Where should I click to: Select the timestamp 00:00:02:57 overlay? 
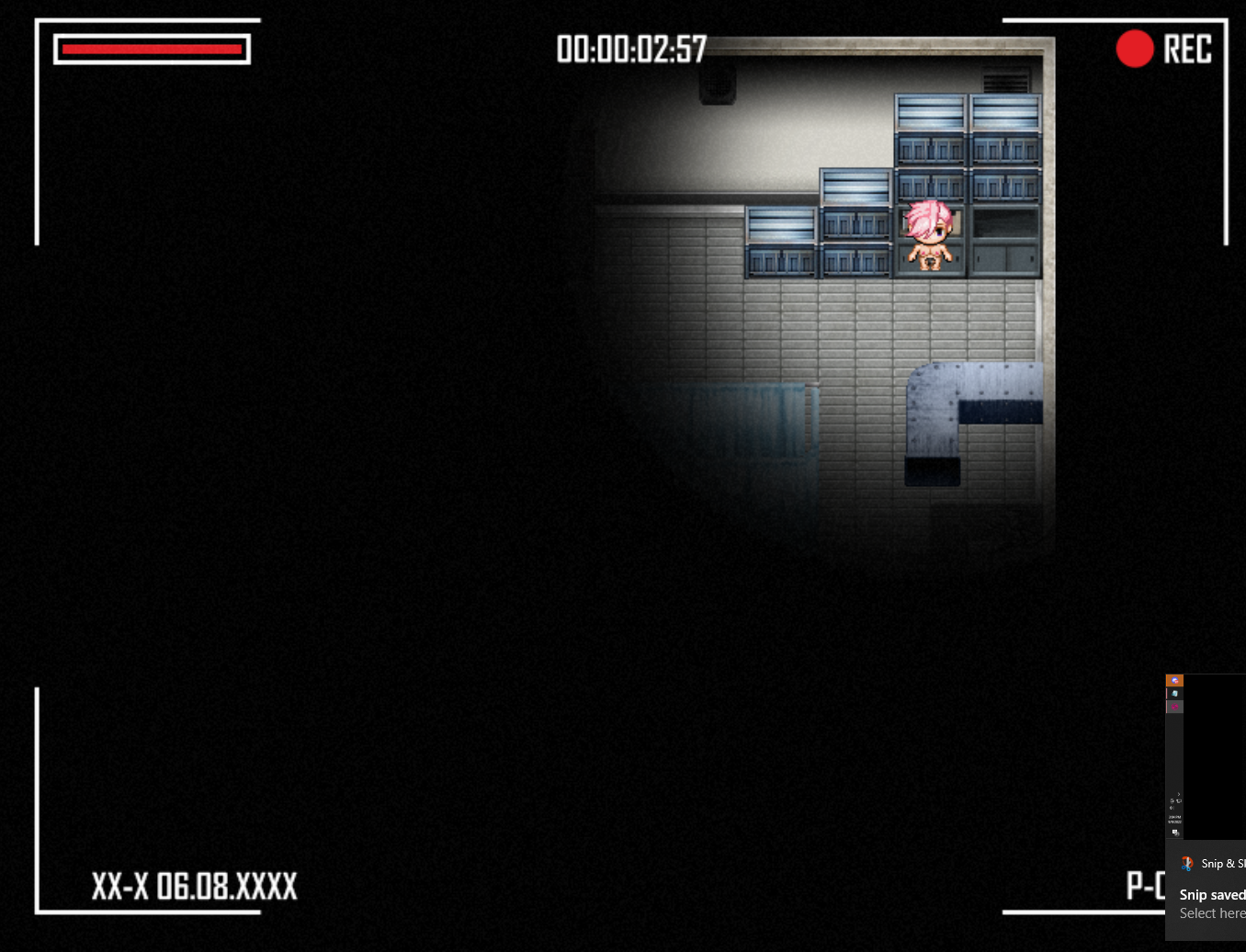point(631,49)
